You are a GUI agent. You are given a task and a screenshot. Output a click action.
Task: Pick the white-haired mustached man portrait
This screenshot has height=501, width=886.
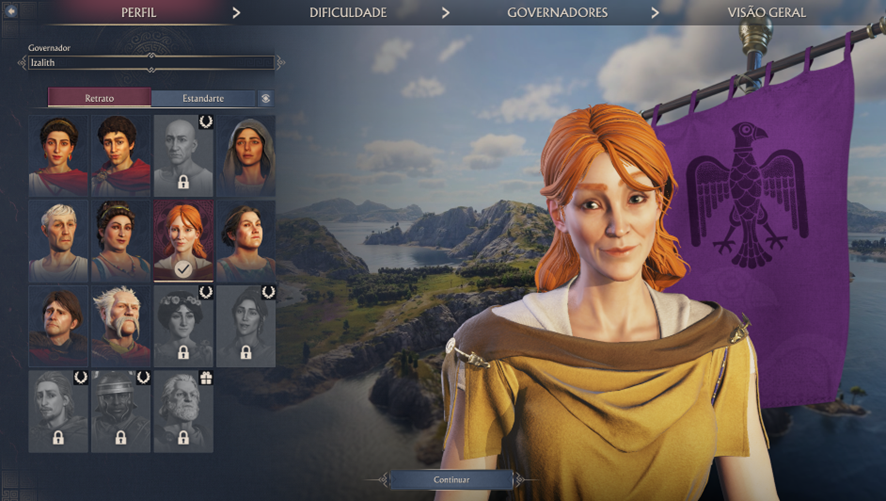(x=121, y=326)
